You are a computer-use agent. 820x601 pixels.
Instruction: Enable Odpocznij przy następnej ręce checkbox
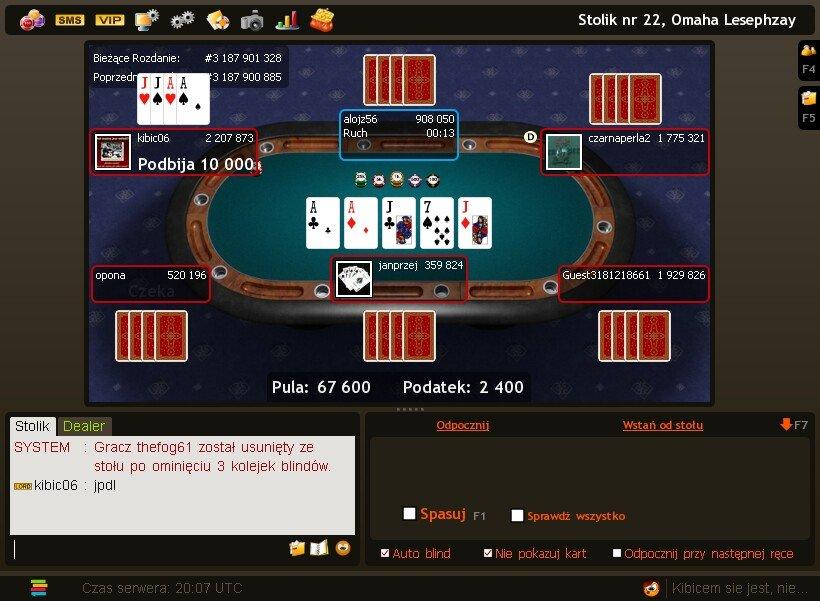point(617,553)
